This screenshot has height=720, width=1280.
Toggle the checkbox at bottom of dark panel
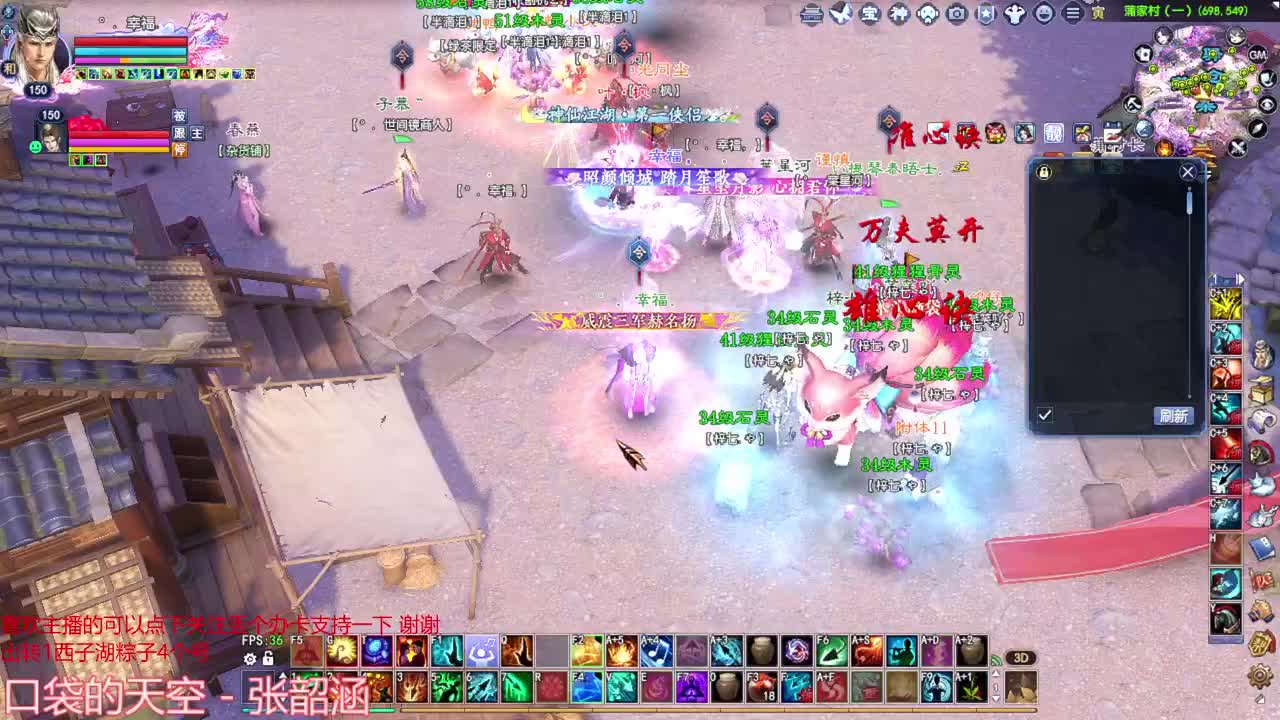(1045, 413)
